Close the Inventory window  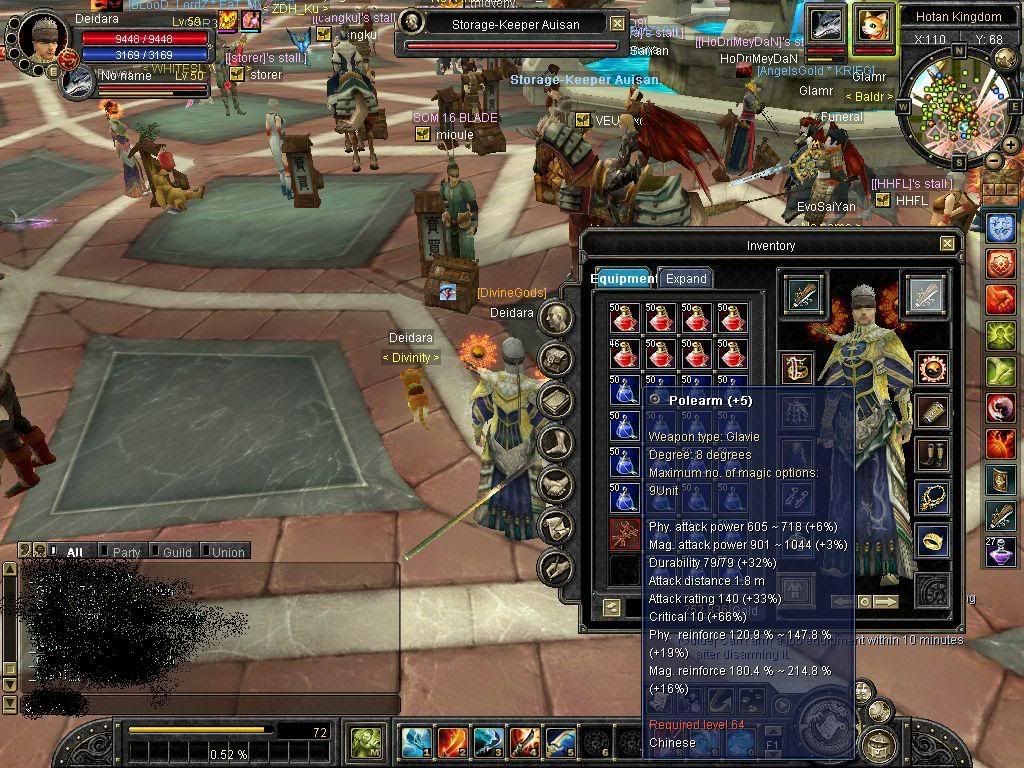[x=947, y=244]
